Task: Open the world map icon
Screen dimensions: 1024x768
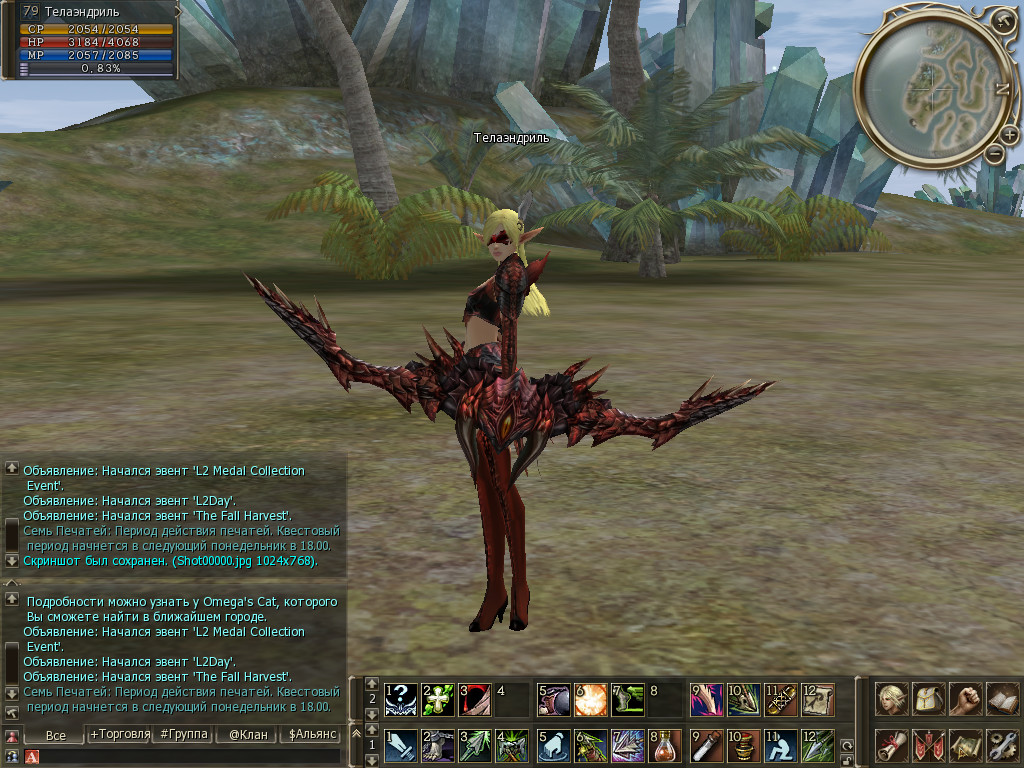Action: point(966,745)
